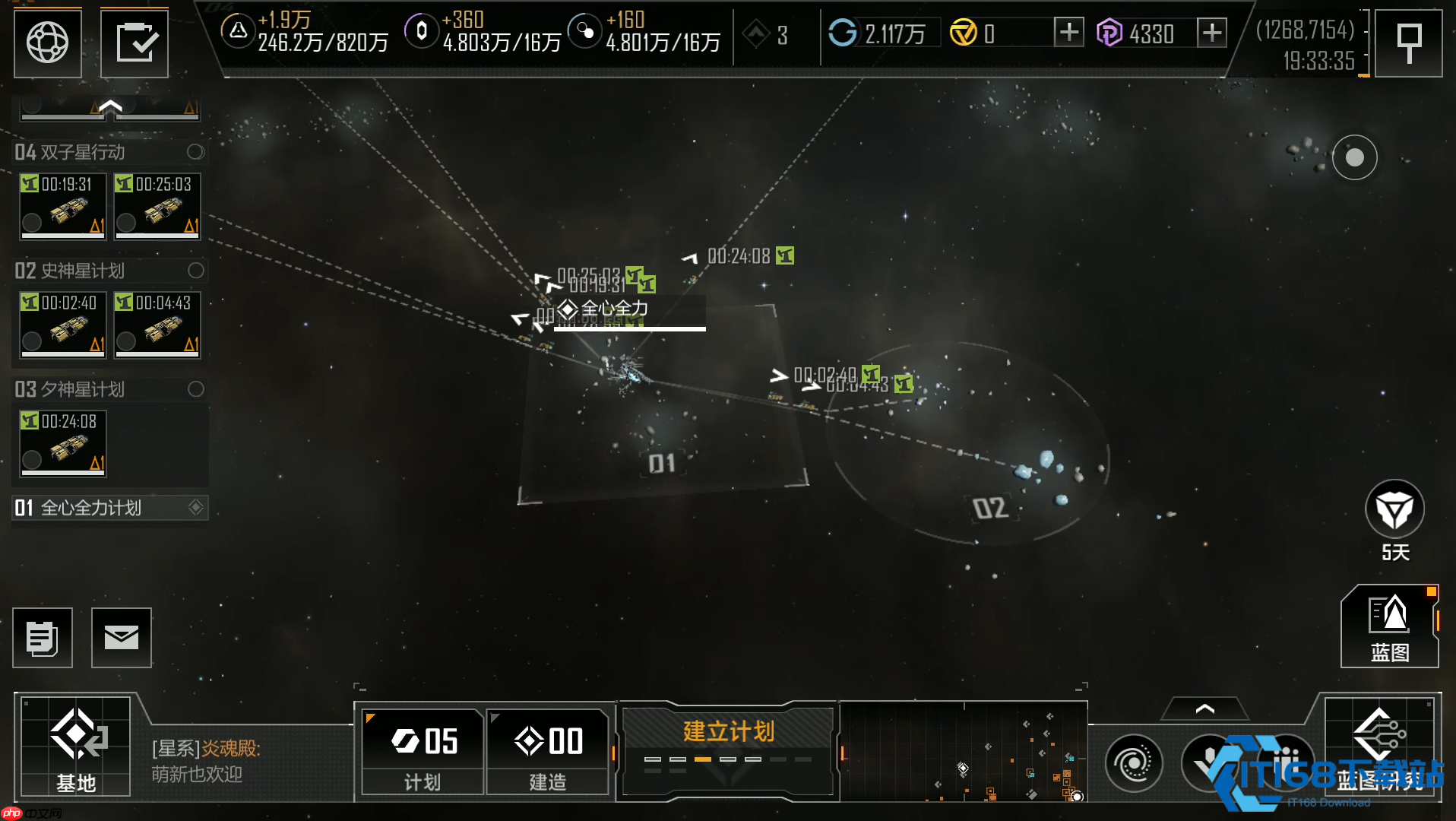Click the 建立计划 create plan button
Viewport: 1456px width, 821px height.
tap(728, 749)
